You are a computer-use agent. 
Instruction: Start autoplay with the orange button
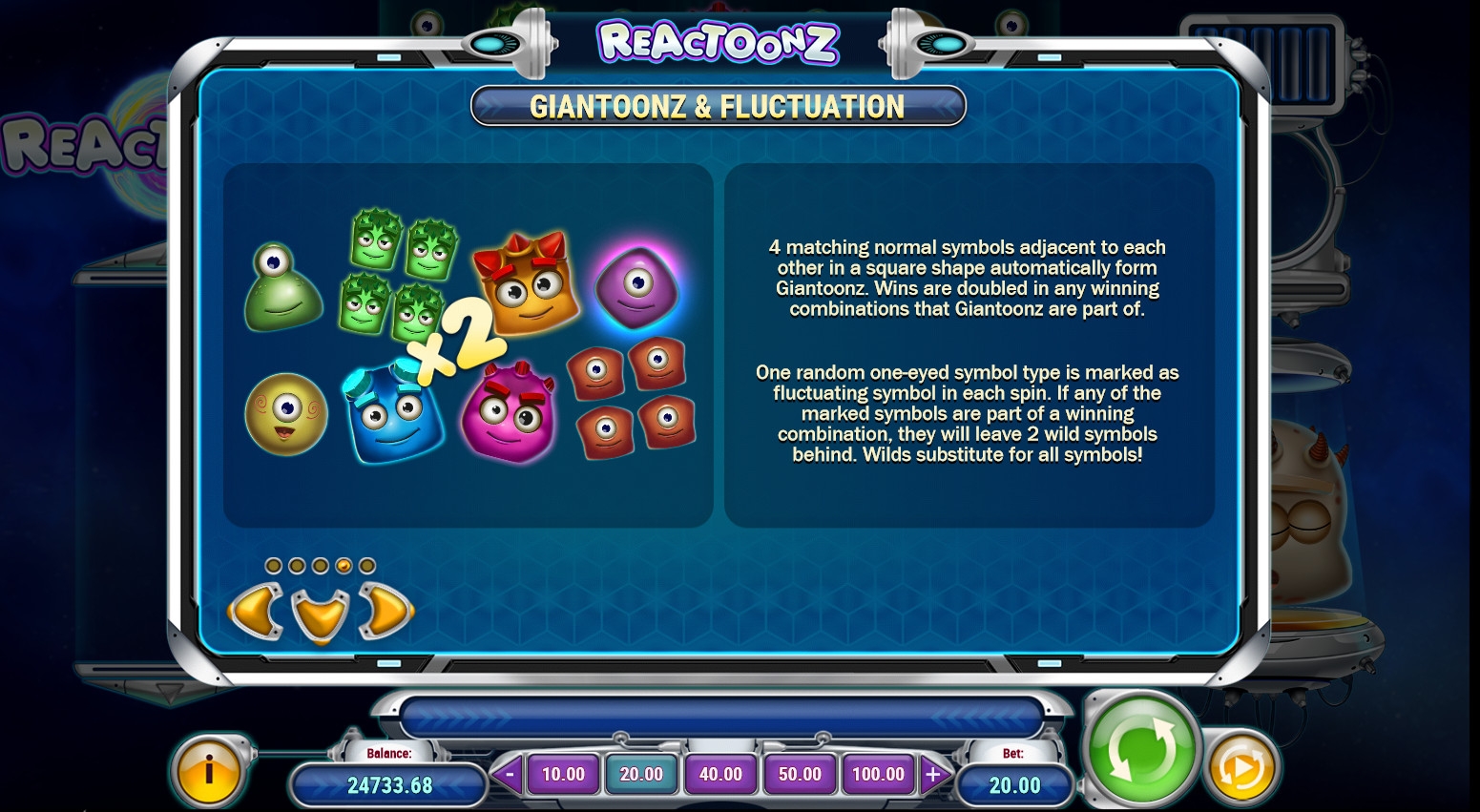click(x=1241, y=767)
